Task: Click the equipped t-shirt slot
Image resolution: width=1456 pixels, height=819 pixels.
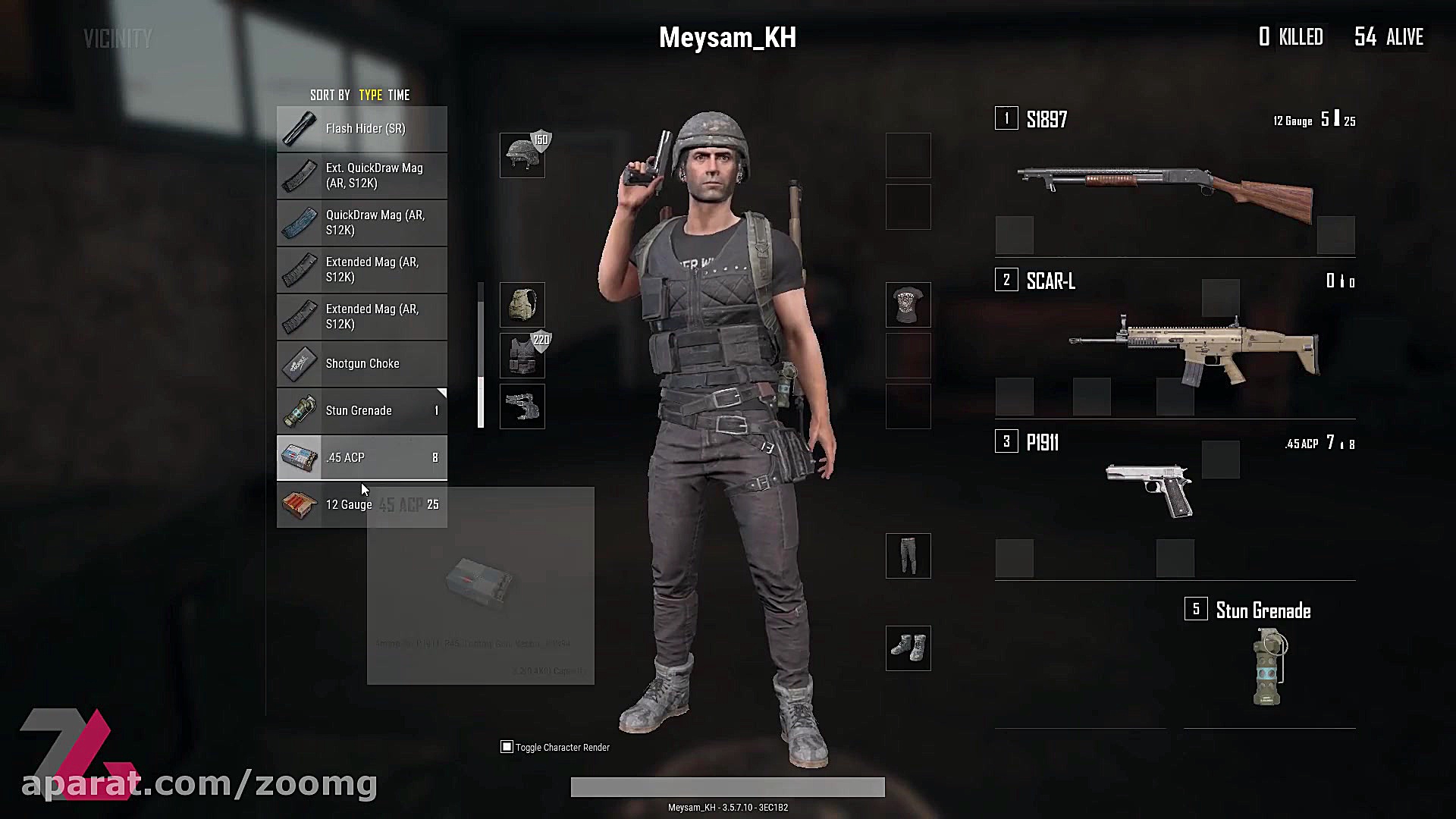Action: pyautogui.click(x=908, y=306)
